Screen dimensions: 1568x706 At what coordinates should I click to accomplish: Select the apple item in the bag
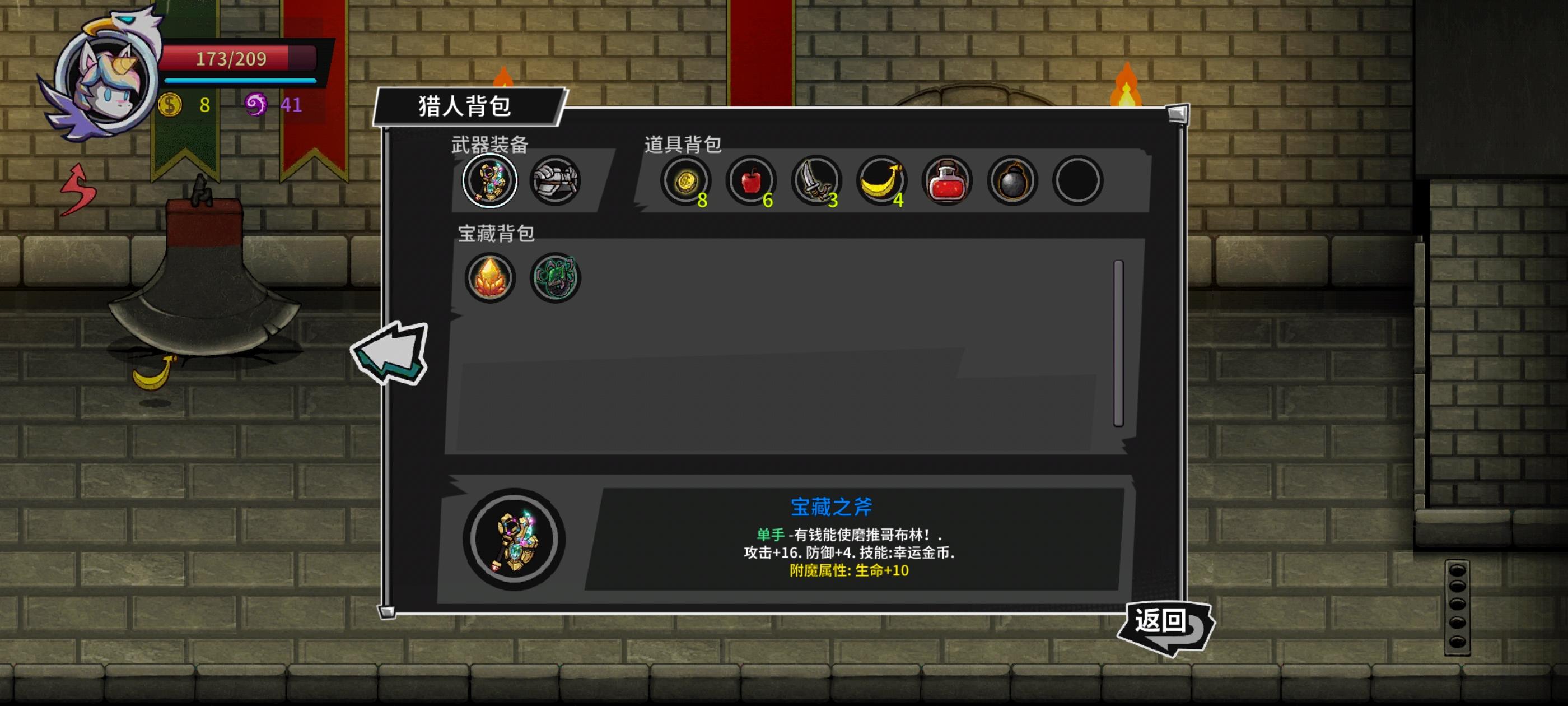pos(754,180)
